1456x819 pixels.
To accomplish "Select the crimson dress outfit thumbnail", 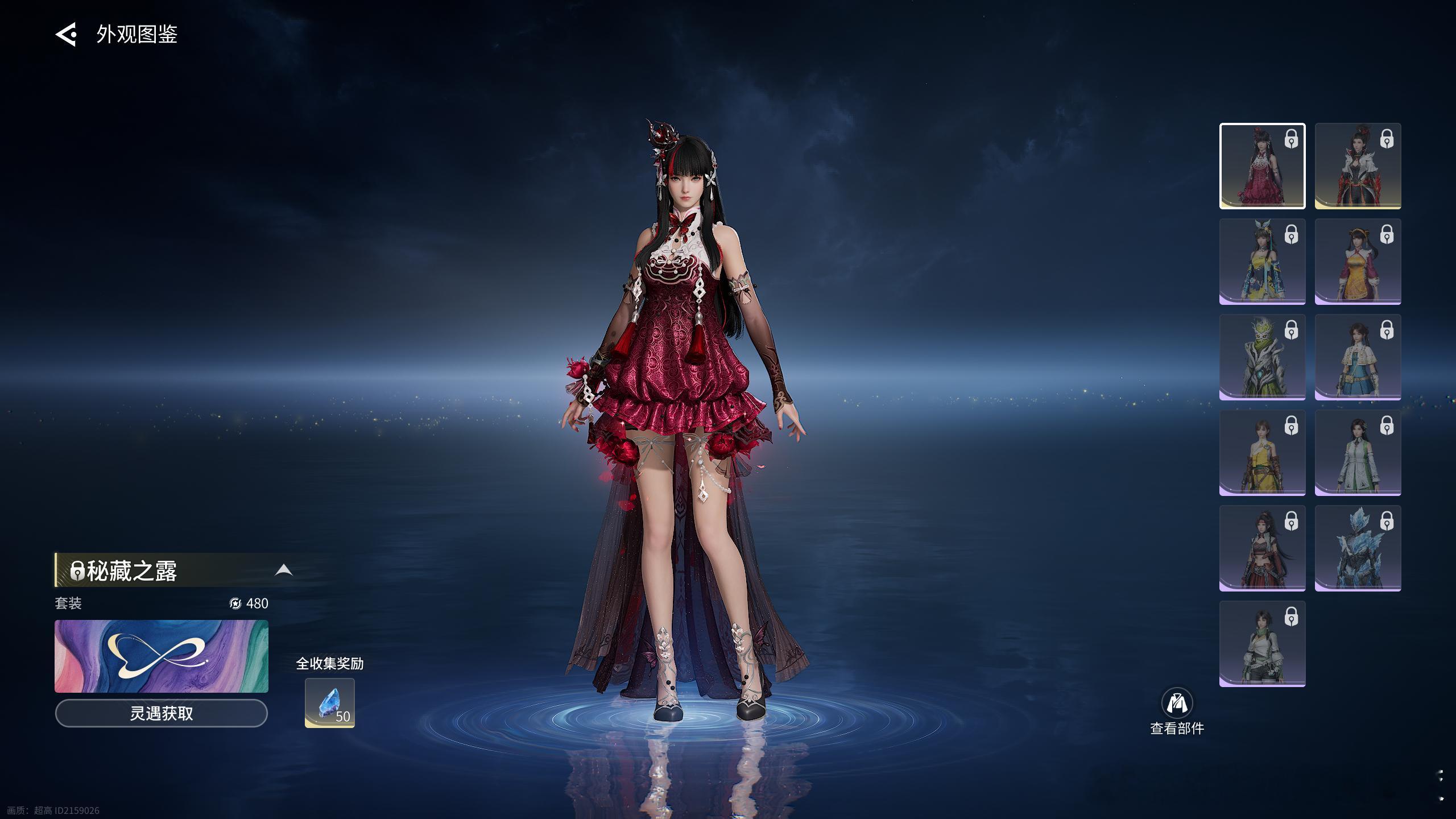I will (1262, 166).
